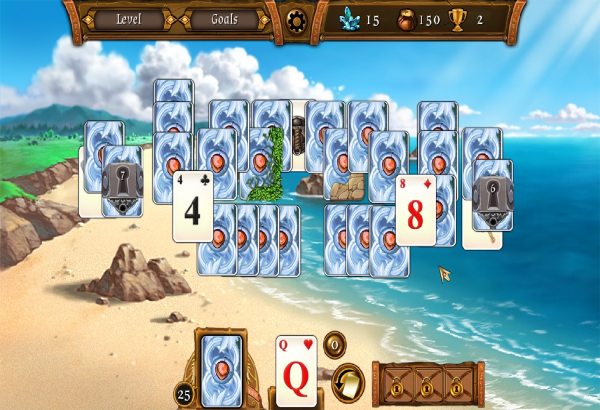
Task: Play the 4 of clubs card
Action: (191, 207)
